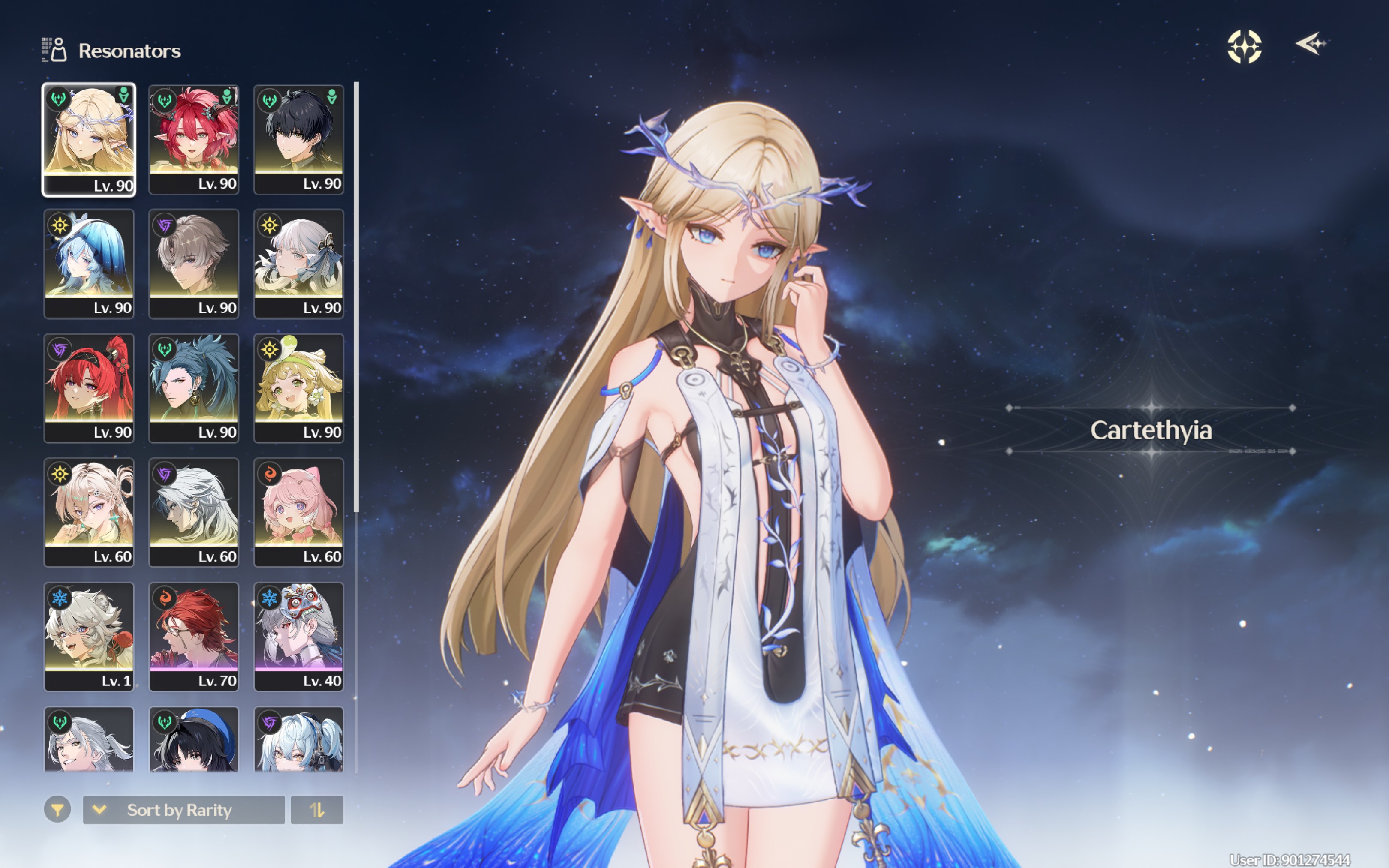This screenshot has width=1389, height=868.
Task: Open the Resonators grid icon in header
Action: [53, 48]
